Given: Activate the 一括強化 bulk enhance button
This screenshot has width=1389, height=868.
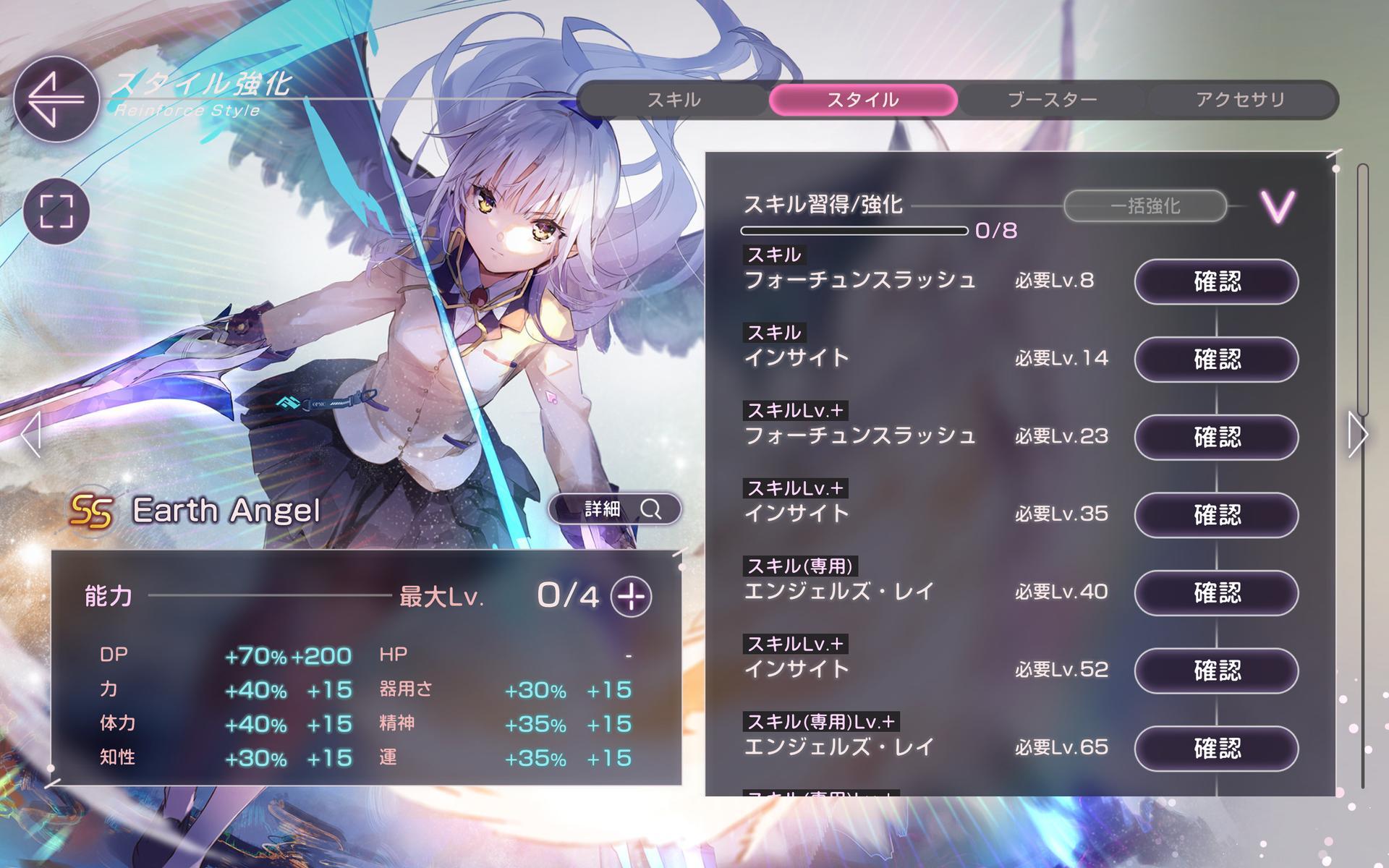Looking at the screenshot, I should (1144, 206).
